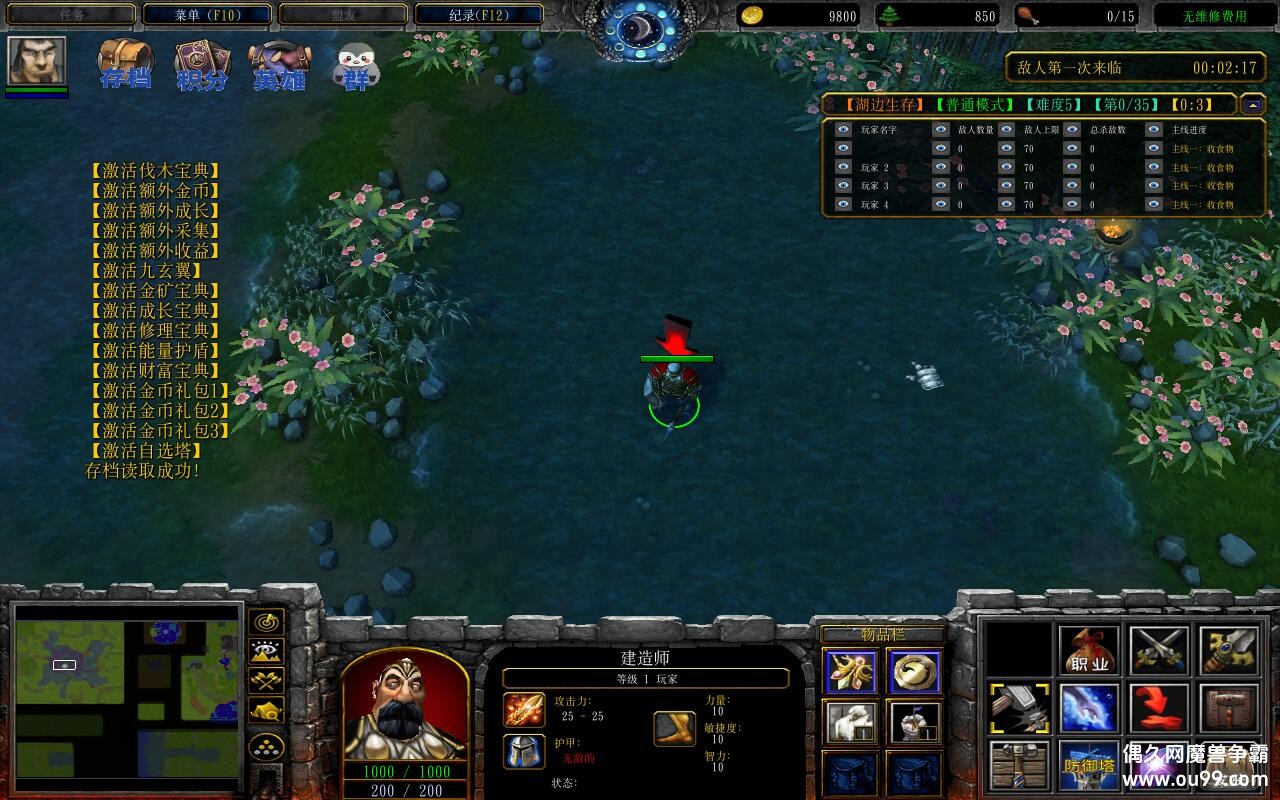Image resolution: width=1280 pixels, height=800 pixels.
Task: Open the formation toggle dots button
Action: pyautogui.click(x=266, y=746)
